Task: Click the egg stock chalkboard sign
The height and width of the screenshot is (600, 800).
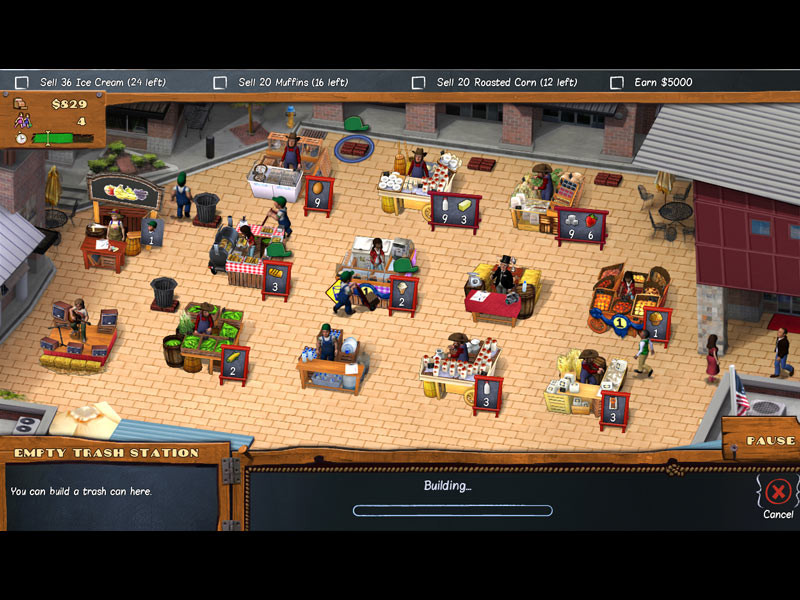Action: 319,195
